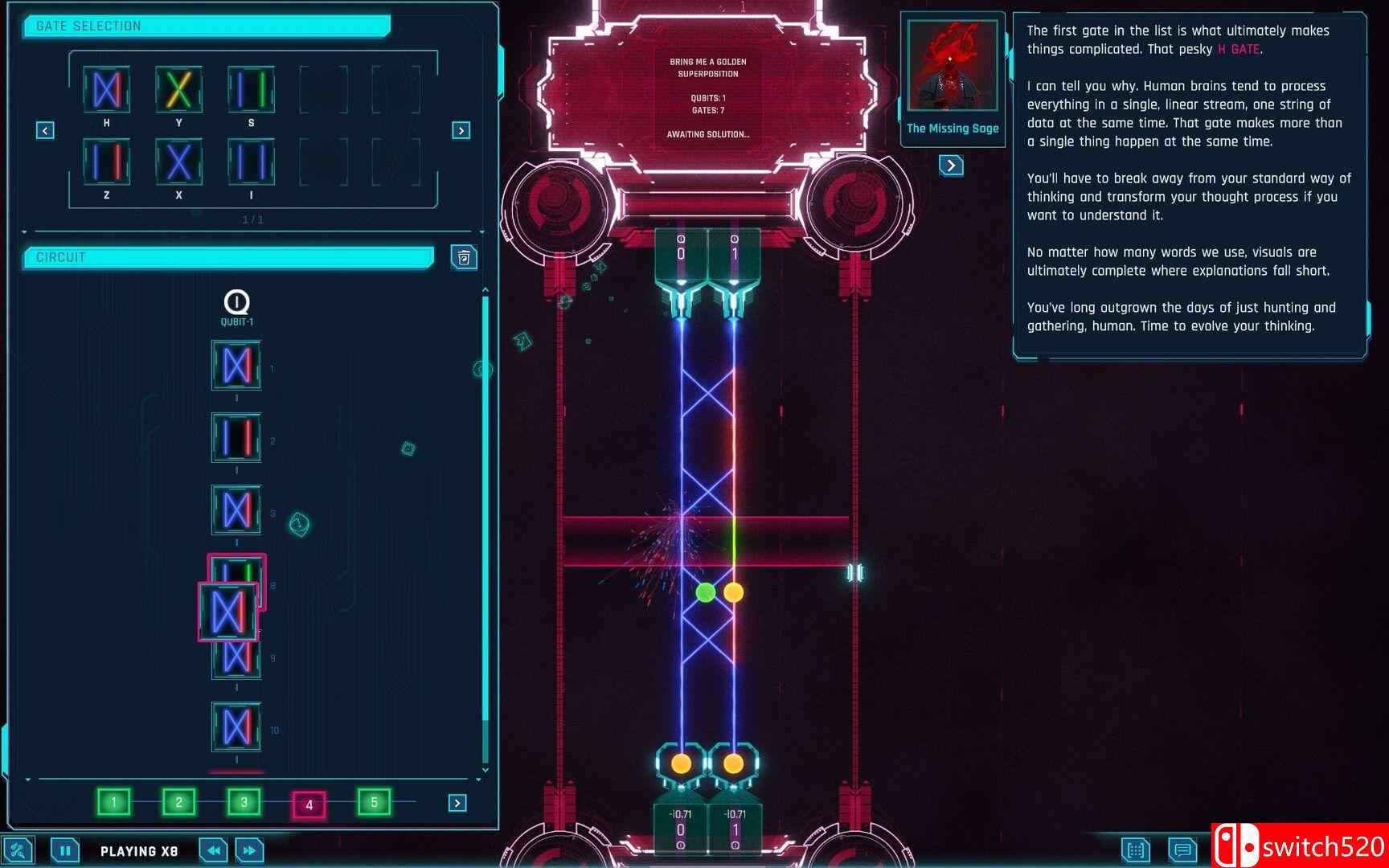This screenshot has height=868, width=1389.
Task: Open level 3 from the level selector
Action: click(244, 801)
